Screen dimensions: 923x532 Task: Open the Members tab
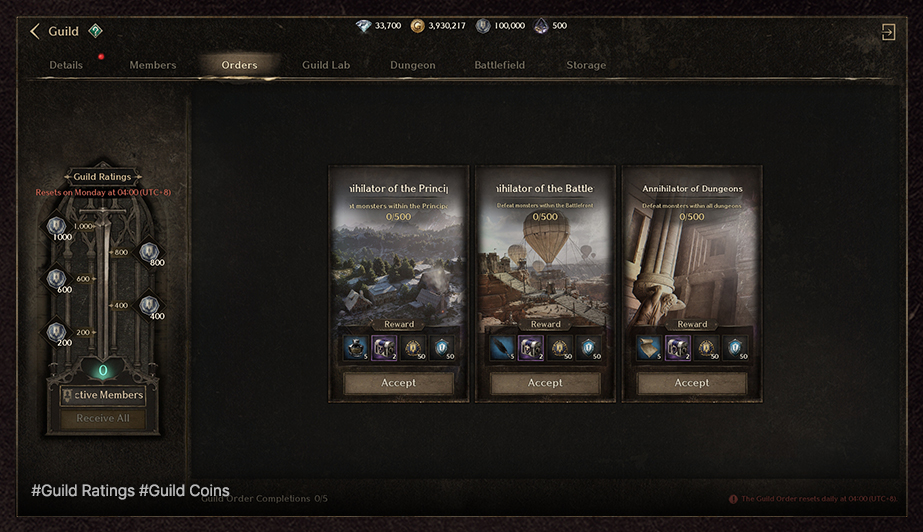(152, 65)
